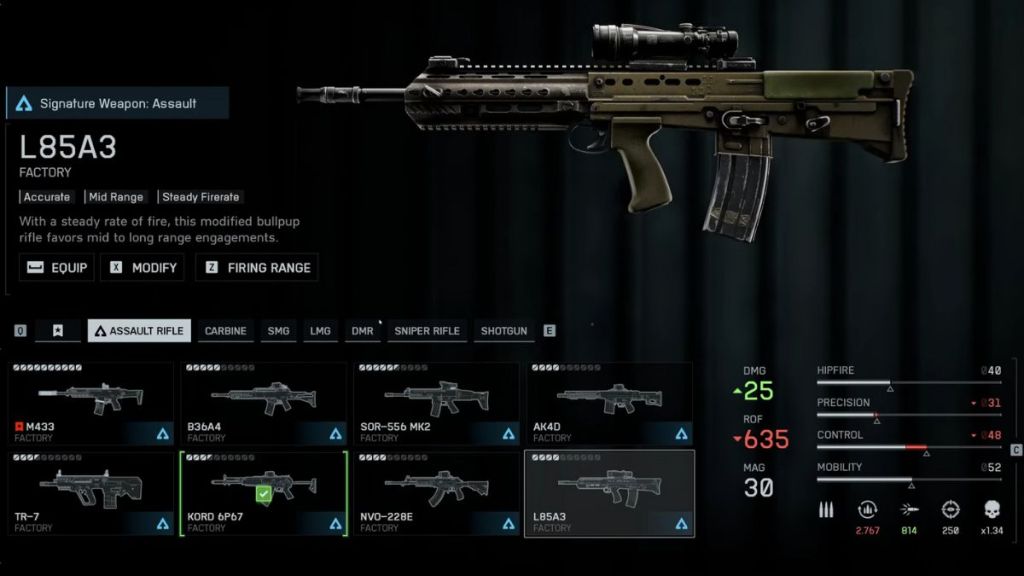Click the highlighted L85A3 tile
Screen dimensions: 1024x576
pos(609,493)
